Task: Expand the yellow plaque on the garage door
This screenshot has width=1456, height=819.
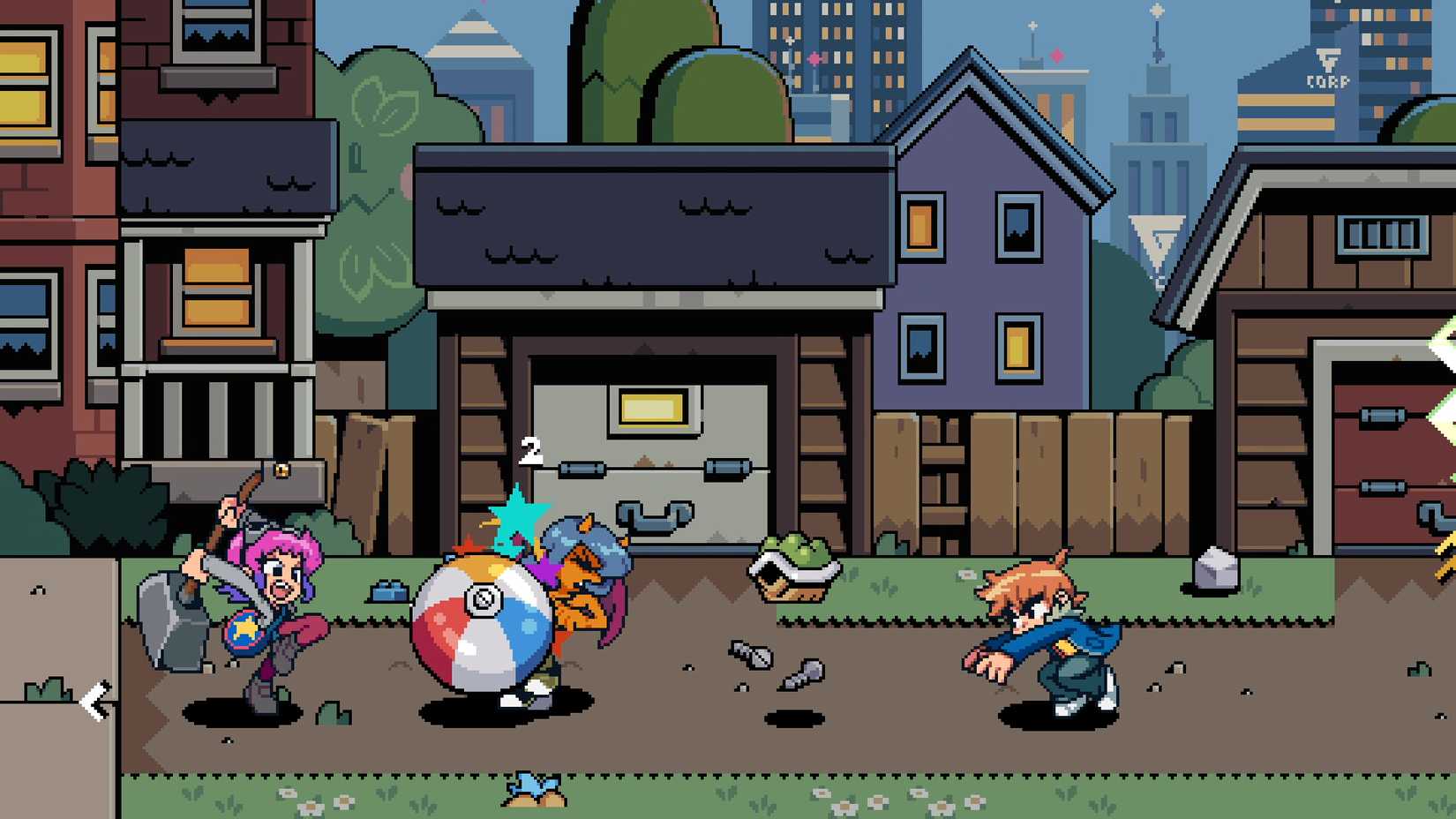Action: [x=653, y=408]
